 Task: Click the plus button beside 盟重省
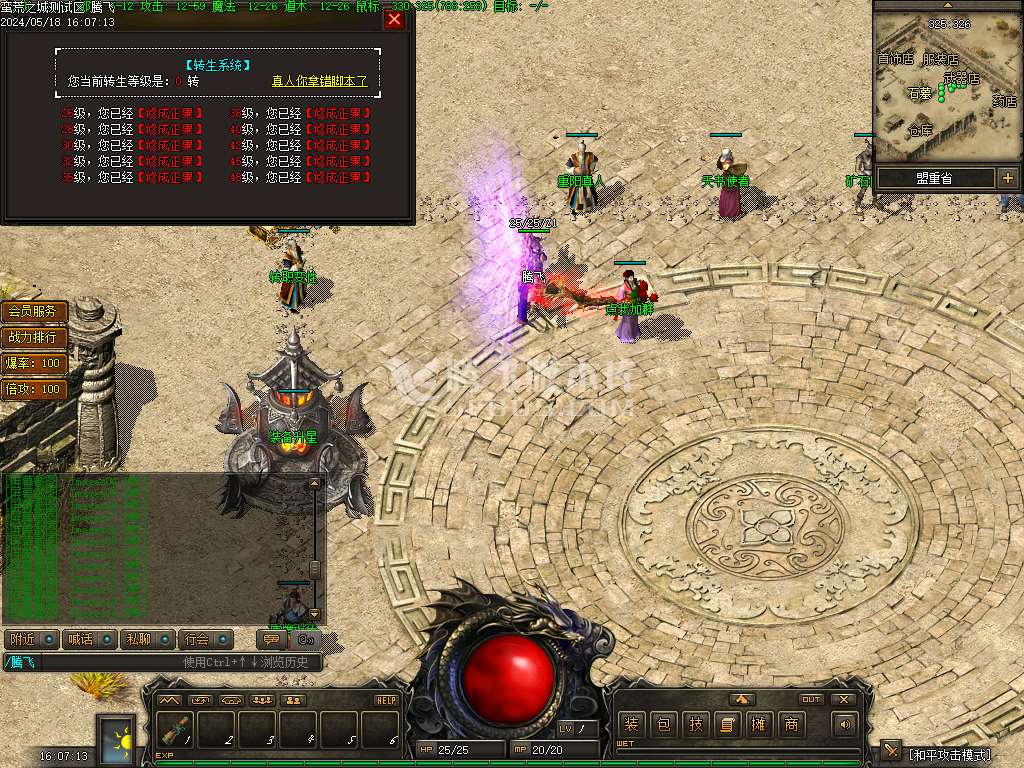click(x=1006, y=178)
